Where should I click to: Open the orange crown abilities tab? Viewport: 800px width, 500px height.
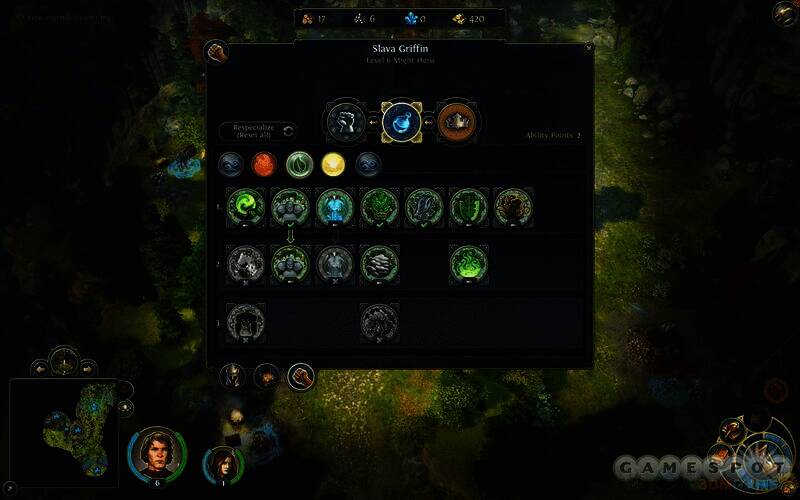click(456, 122)
